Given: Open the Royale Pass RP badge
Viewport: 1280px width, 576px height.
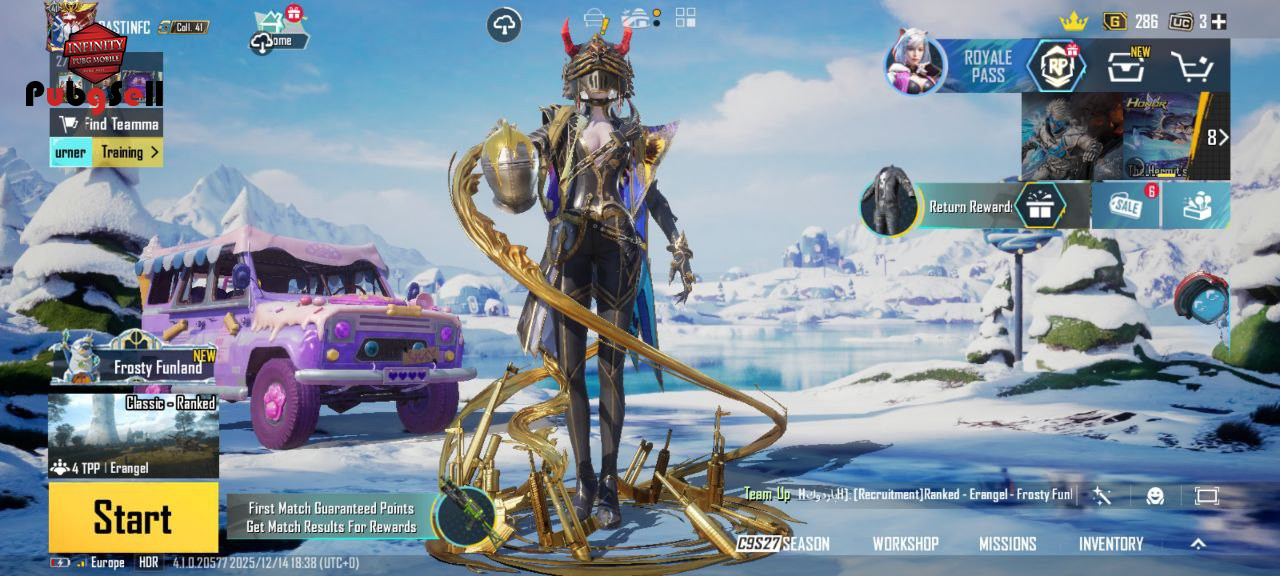Looking at the screenshot, I should 1057,66.
